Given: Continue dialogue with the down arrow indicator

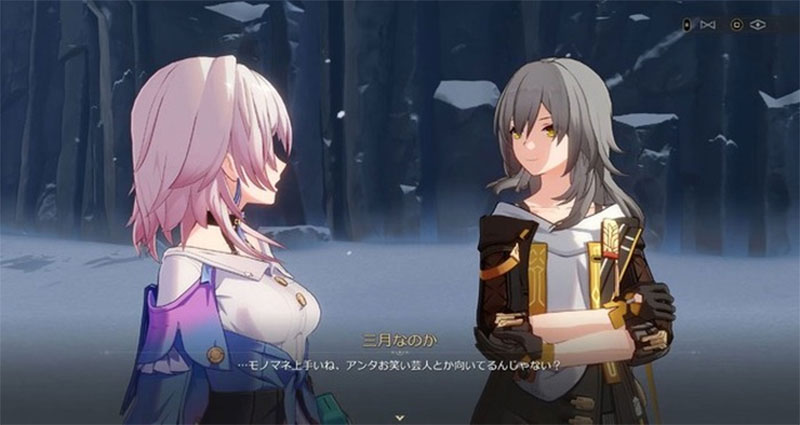Looking at the screenshot, I should (x=399, y=414).
